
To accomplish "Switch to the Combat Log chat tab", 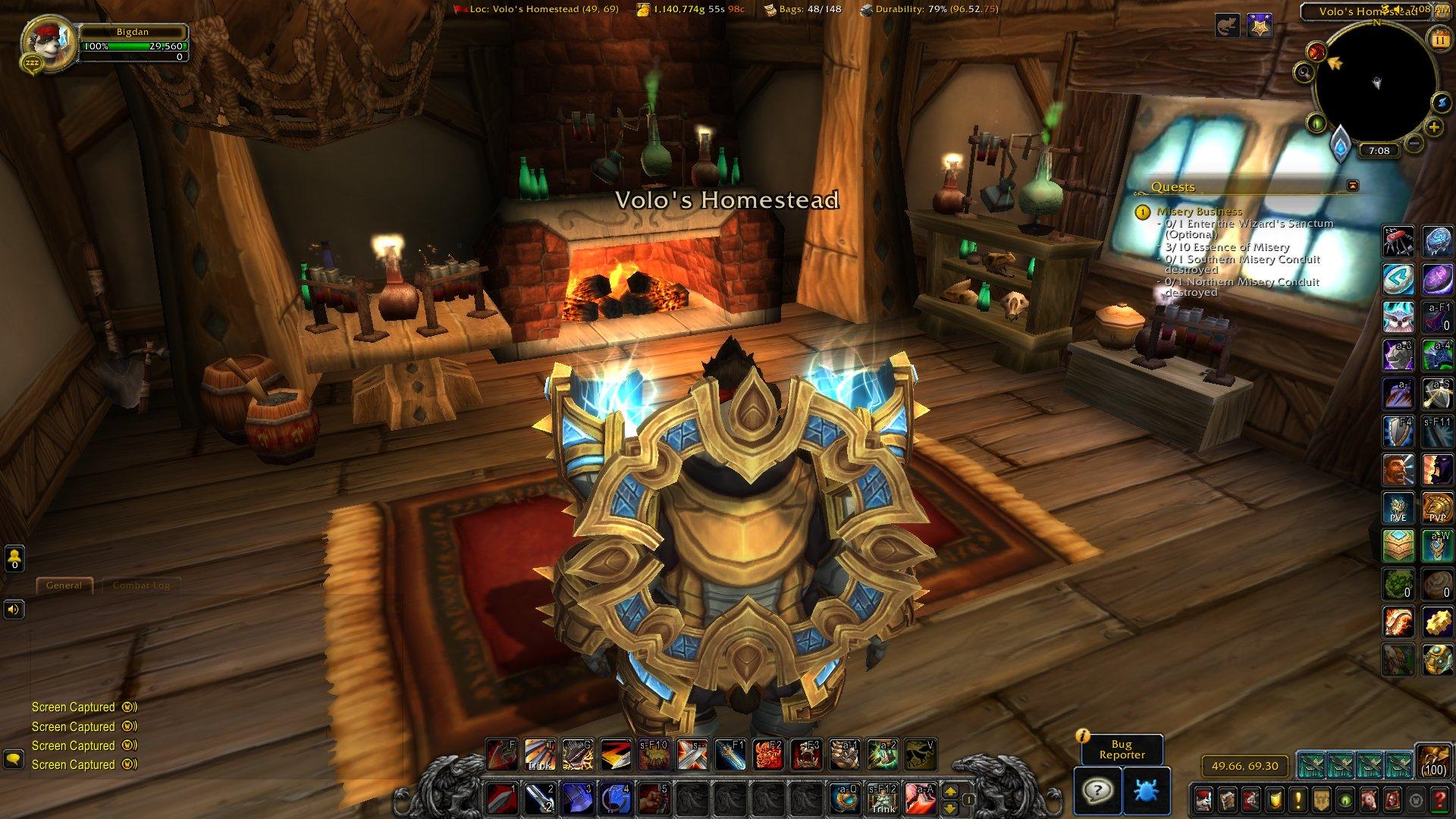I will (141, 585).
